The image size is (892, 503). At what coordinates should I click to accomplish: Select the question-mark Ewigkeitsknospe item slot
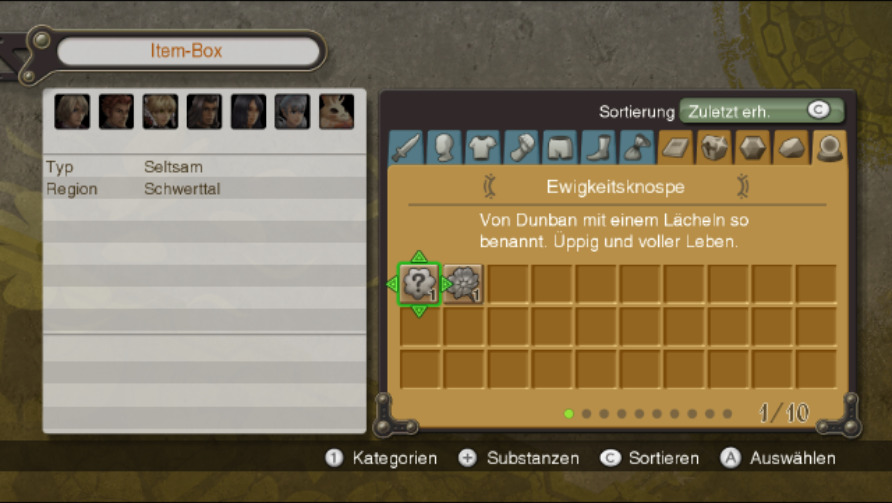tap(419, 284)
